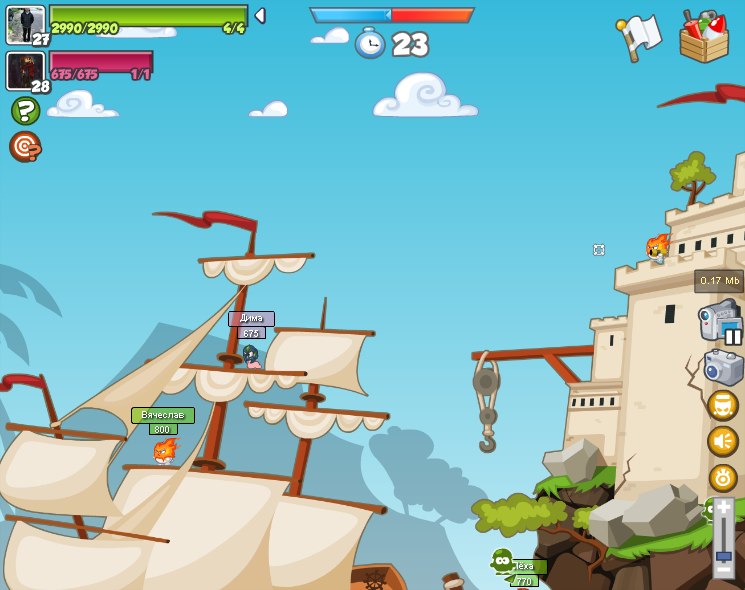The height and width of the screenshot is (590, 745).
Task: Toggle the sound speaker button
Action: pos(722,441)
